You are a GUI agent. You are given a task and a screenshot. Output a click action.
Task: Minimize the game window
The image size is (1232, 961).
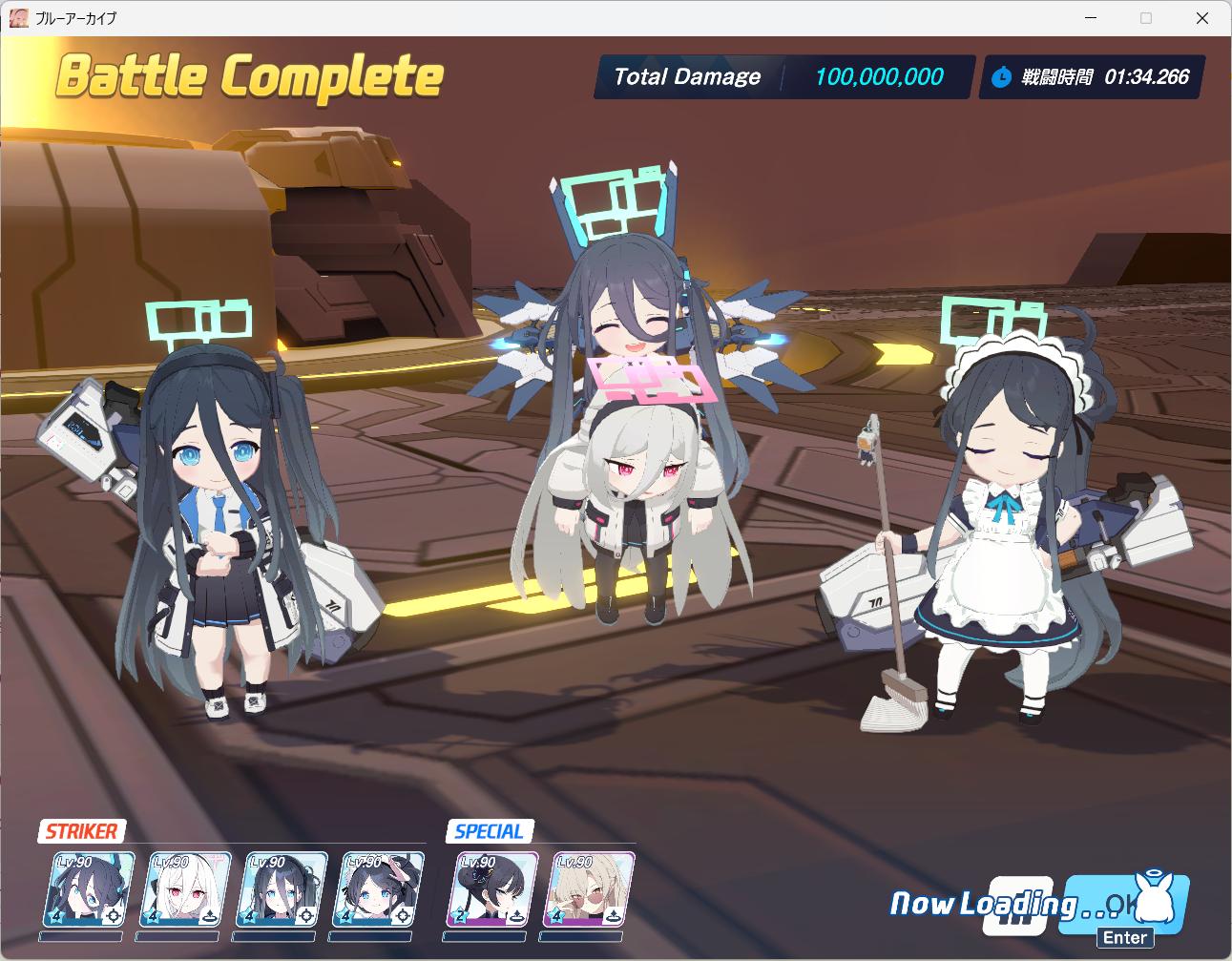point(1090,18)
